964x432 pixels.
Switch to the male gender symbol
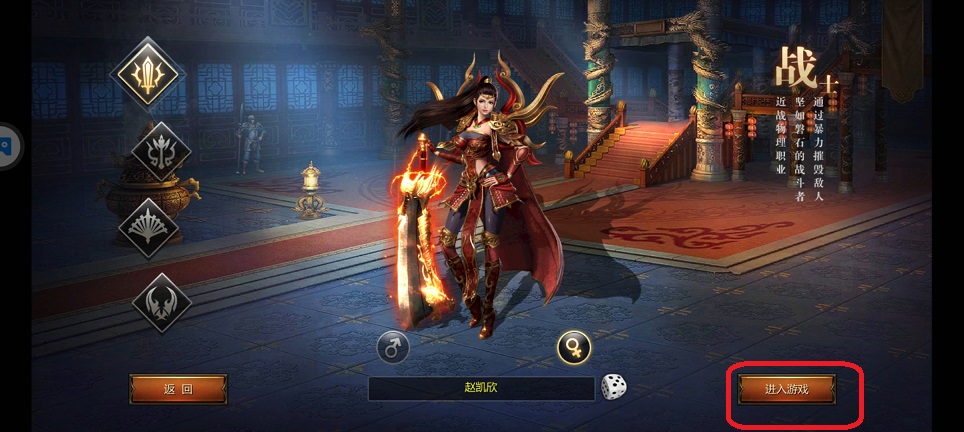click(392, 347)
